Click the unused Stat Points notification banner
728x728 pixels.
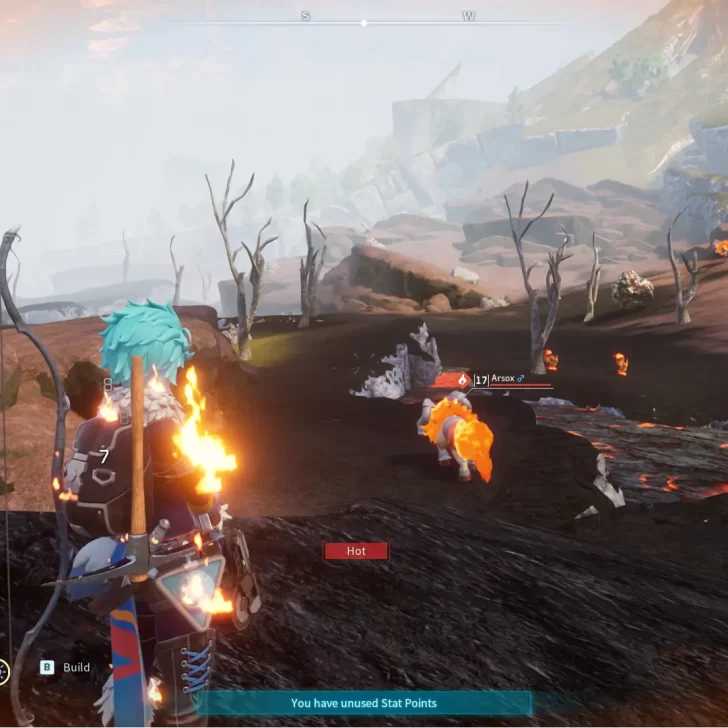[363, 703]
